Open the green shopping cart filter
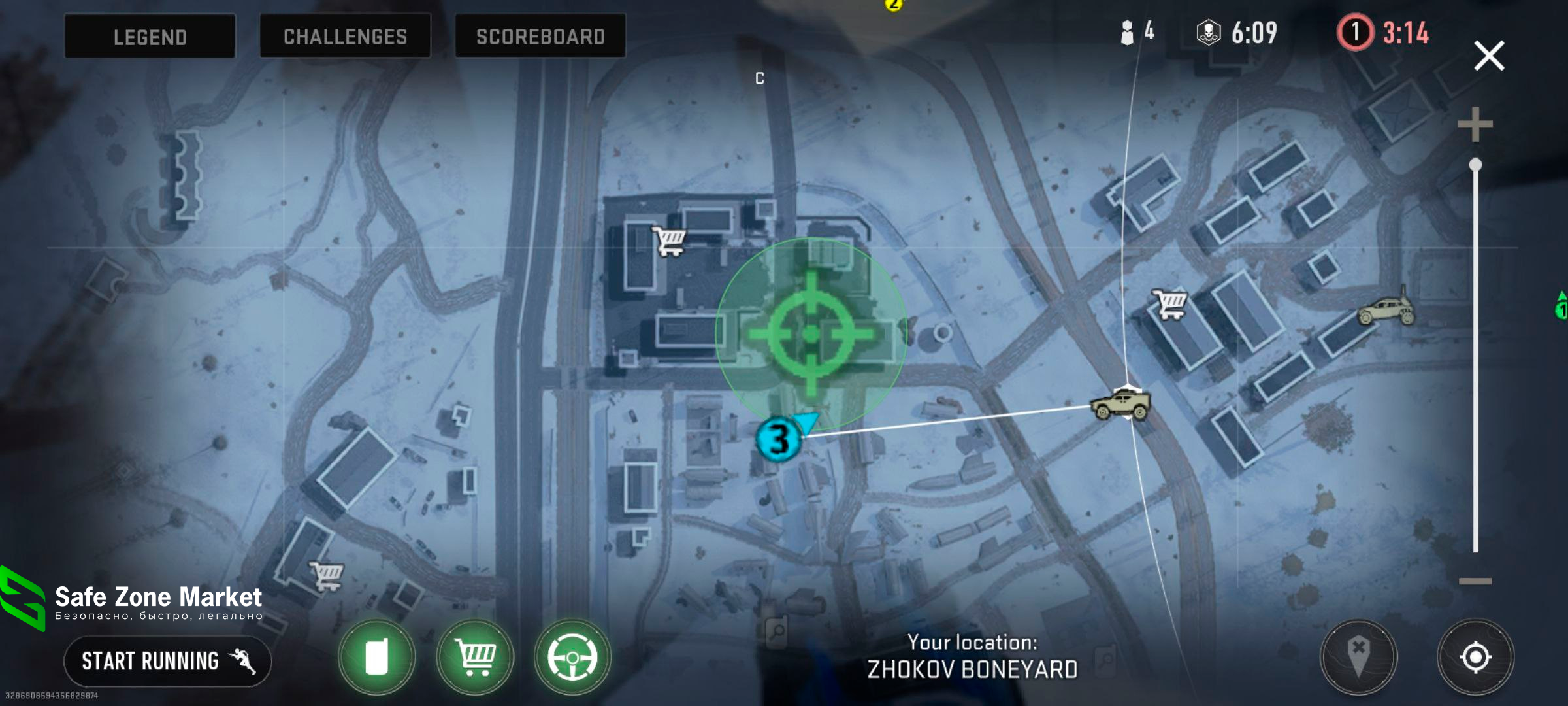Image resolution: width=1568 pixels, height=706 pixels. click(x=475, y=656)
